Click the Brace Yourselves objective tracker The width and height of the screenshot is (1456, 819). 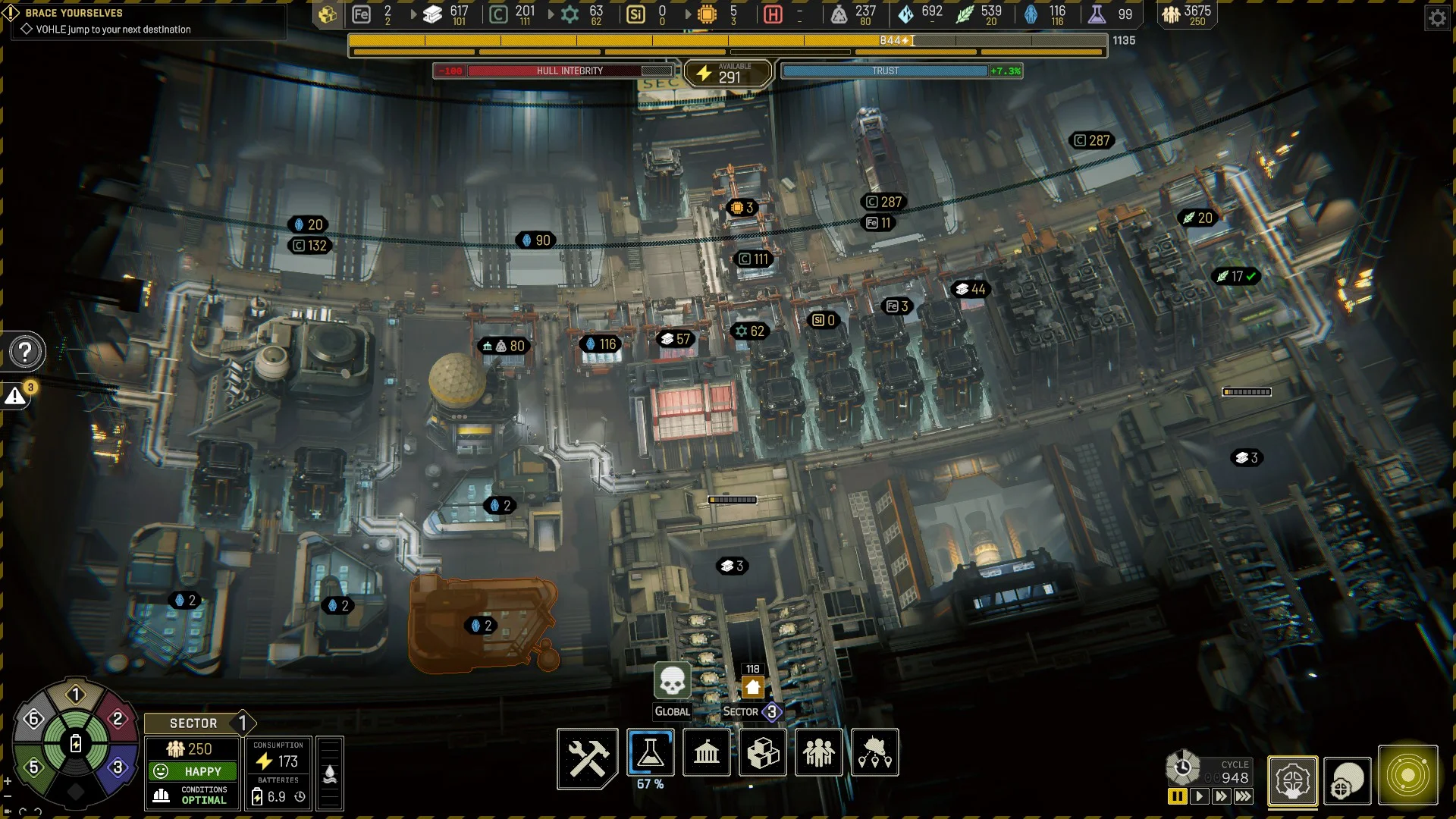pyautogui.click(x=74, y=13)
